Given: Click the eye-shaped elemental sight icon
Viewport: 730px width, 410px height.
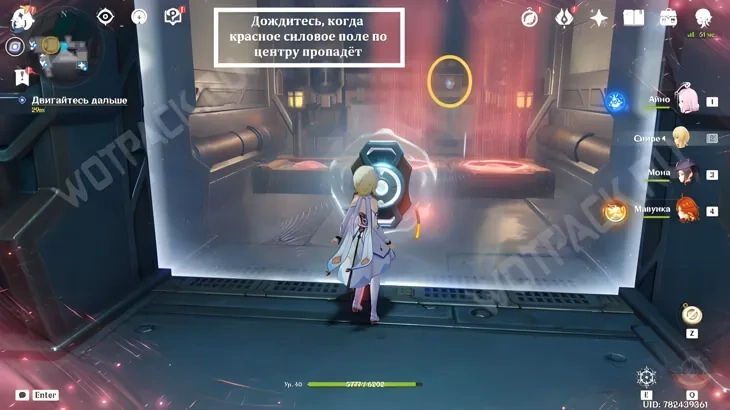Looking at the screenshot, I should (x=105, y=16).
